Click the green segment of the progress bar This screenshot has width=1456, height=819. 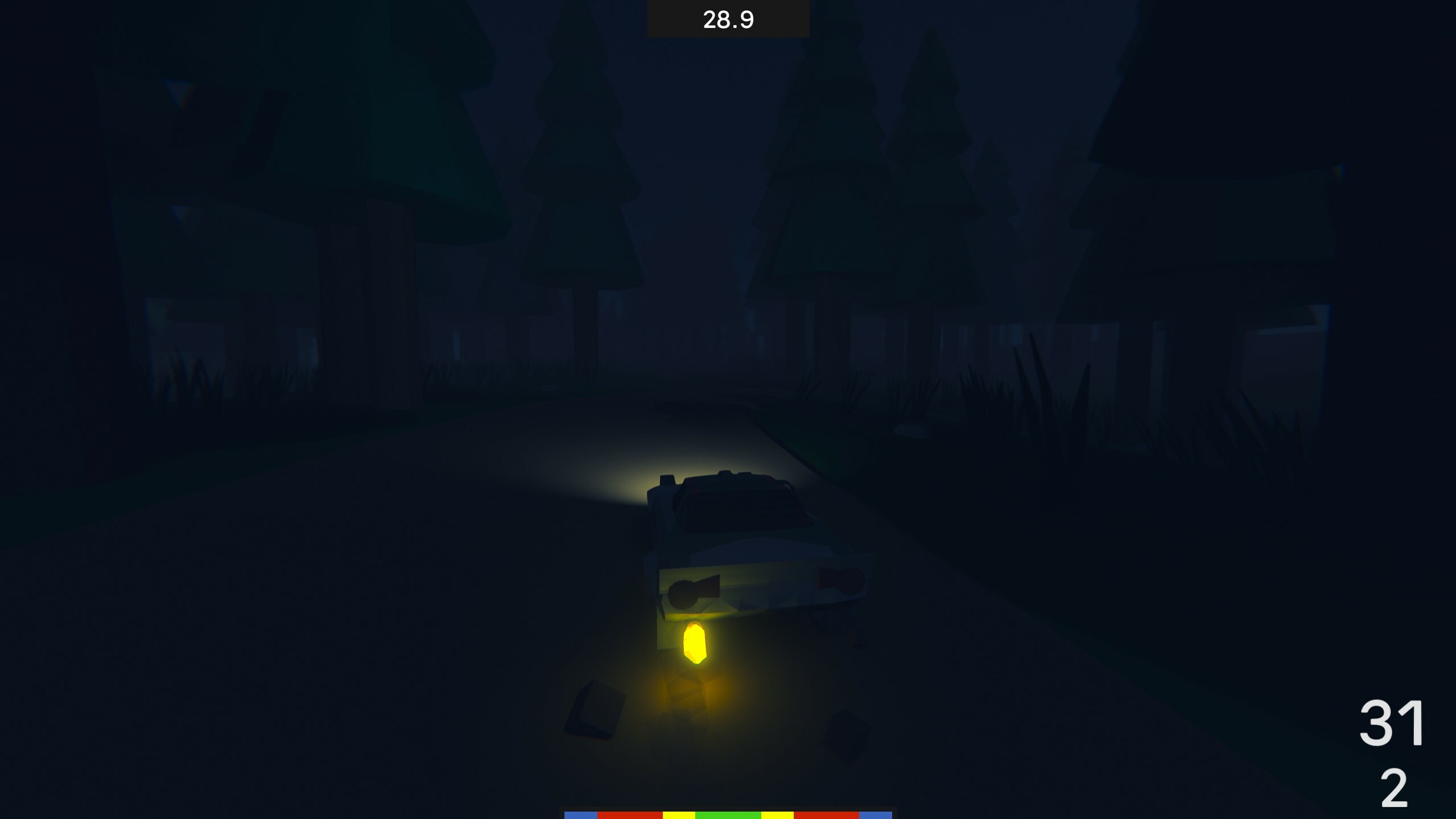coord(728,814)
